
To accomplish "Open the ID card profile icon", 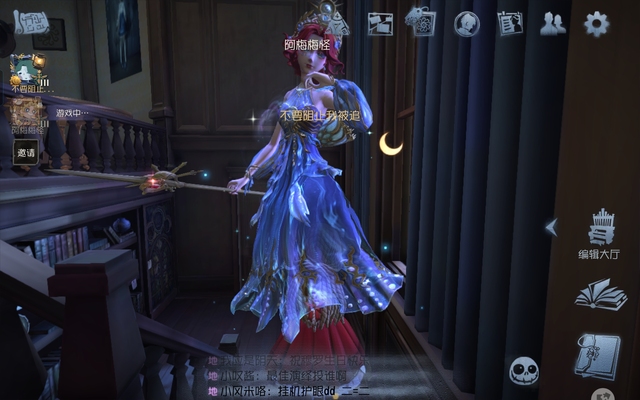I will coord(510,24).
